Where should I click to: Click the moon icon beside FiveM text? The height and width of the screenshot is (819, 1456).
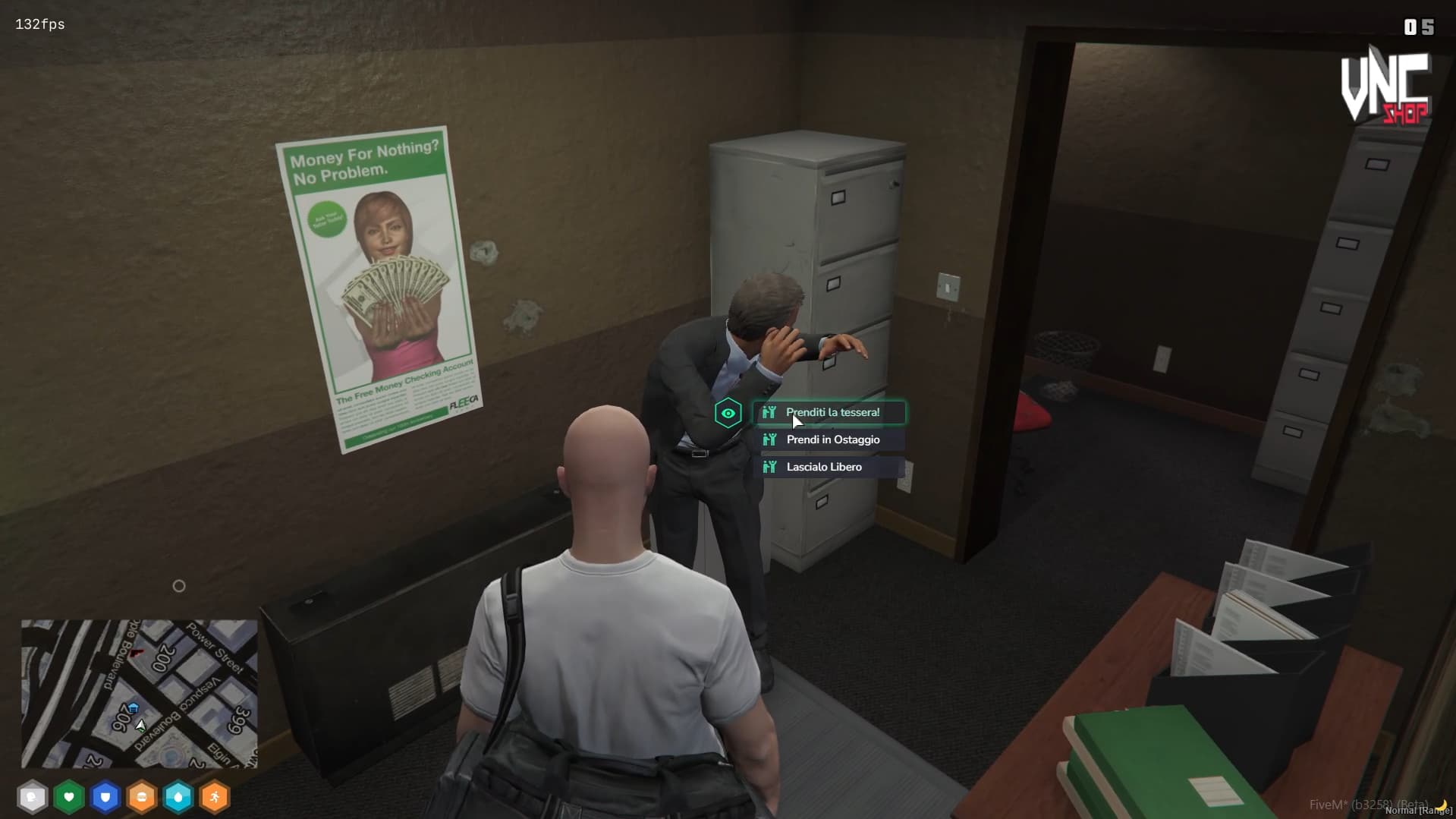[1442, 805]
